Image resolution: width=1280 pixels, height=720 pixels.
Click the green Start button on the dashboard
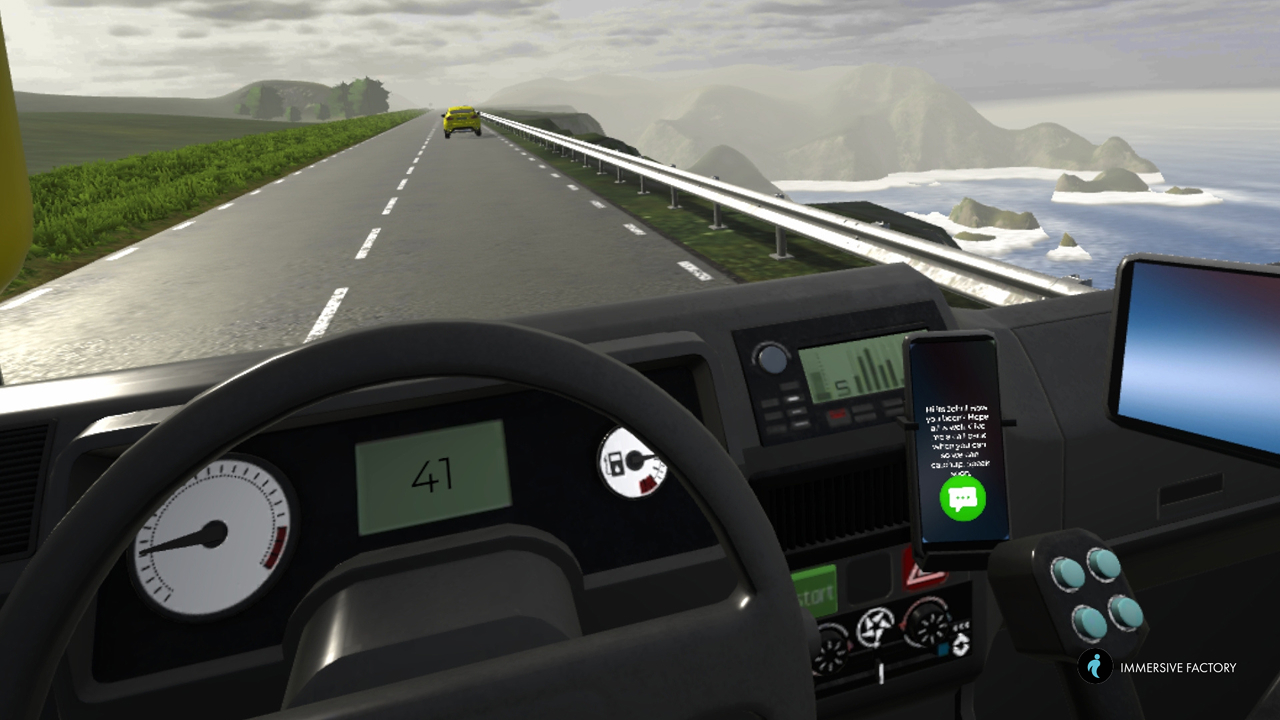[815, 594]
